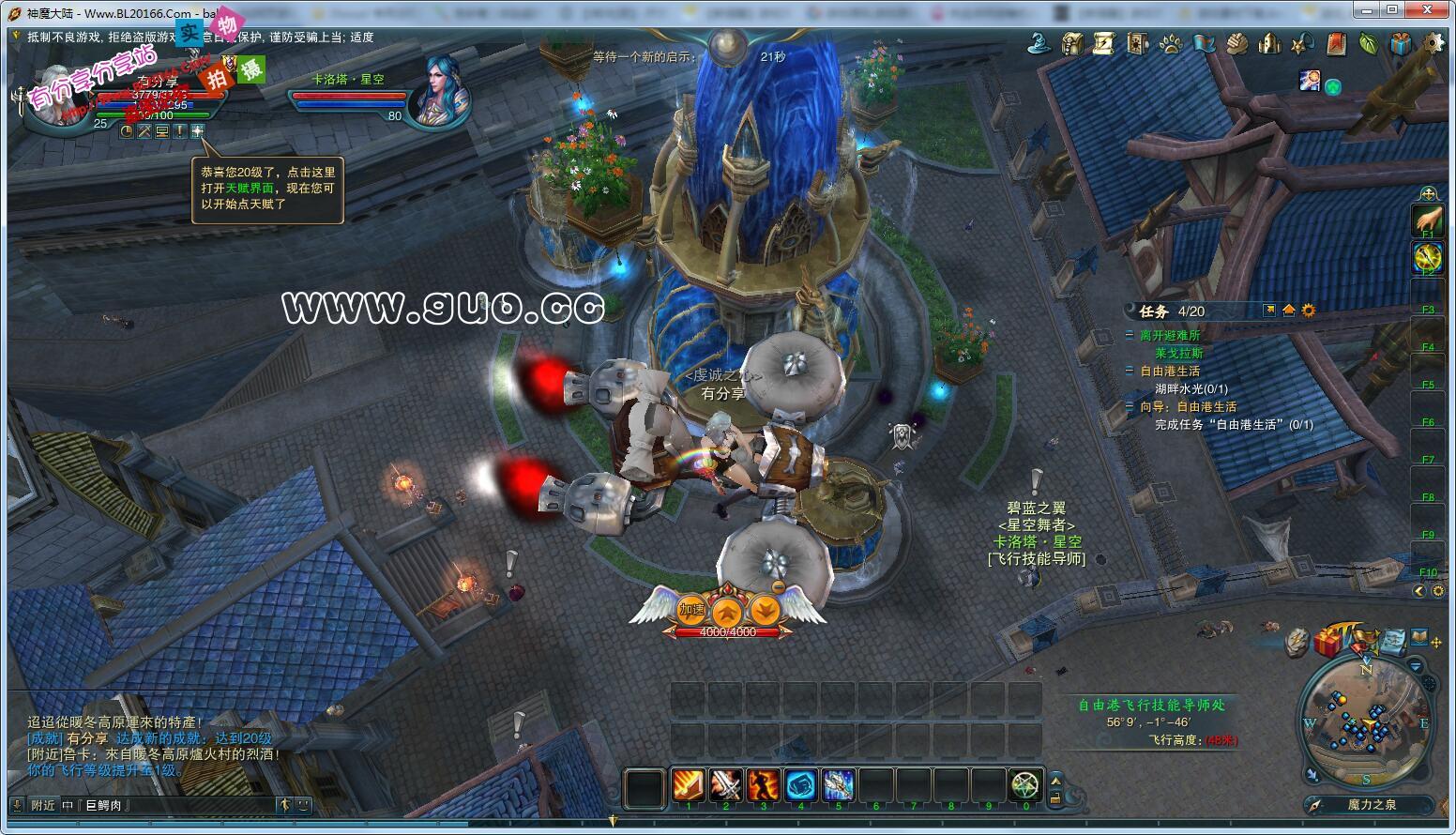Select the 离开避难所 quest in tracker
Image resolution: width=1456 pixels, height=835 pixels.
(x=1169, y=335)
